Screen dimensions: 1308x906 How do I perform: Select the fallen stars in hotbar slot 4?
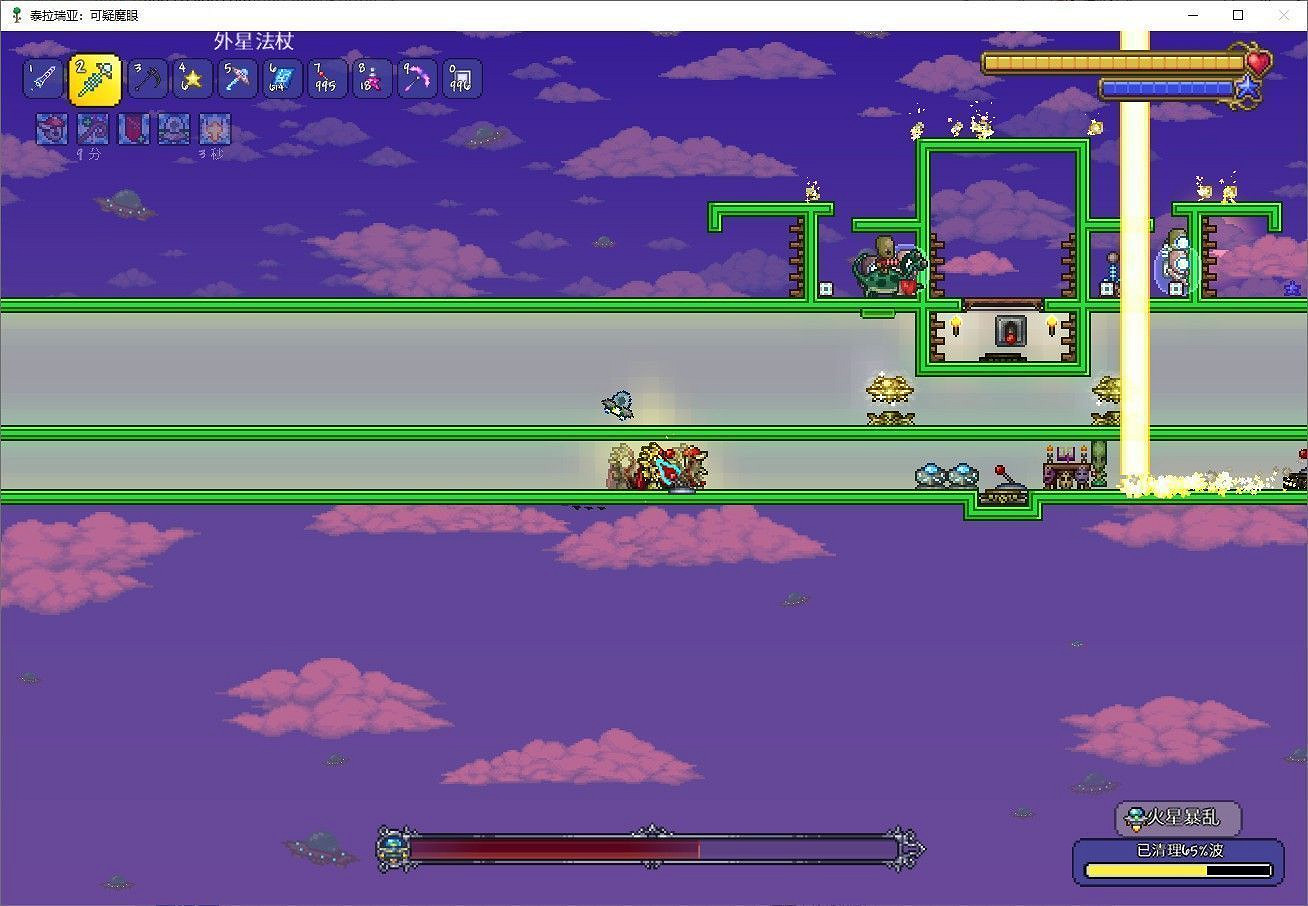(x=192, y=78)
